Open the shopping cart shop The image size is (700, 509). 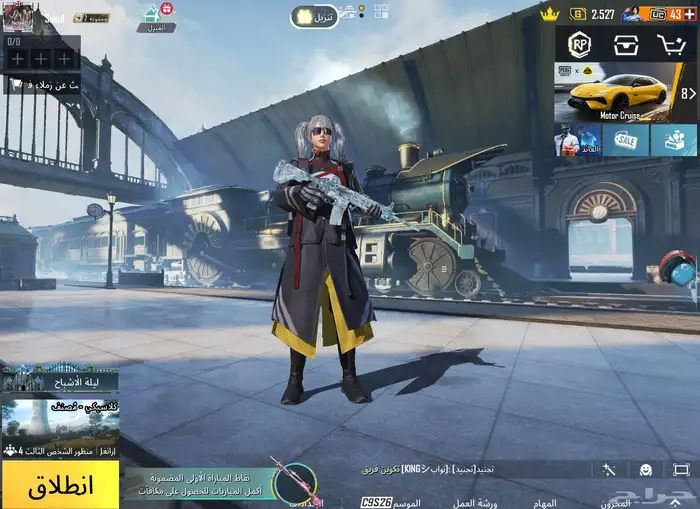point(671,45)
